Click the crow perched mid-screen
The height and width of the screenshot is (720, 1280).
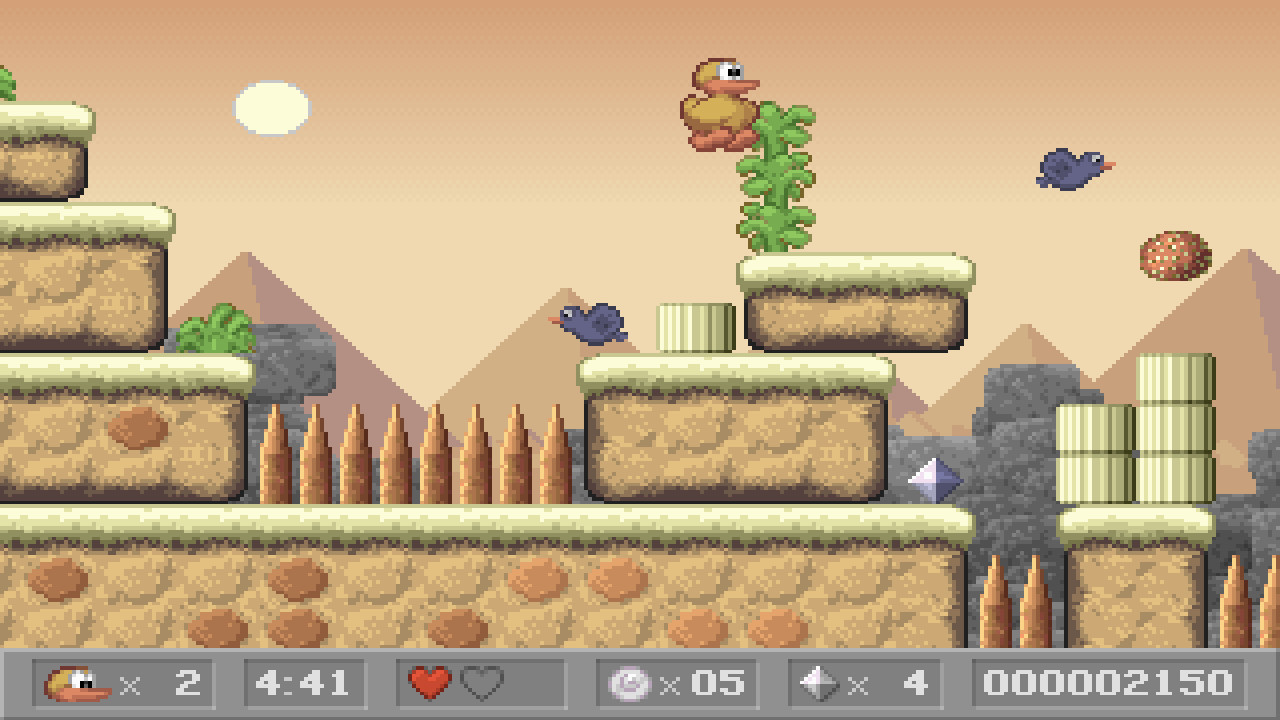click(x=590, y=322)
